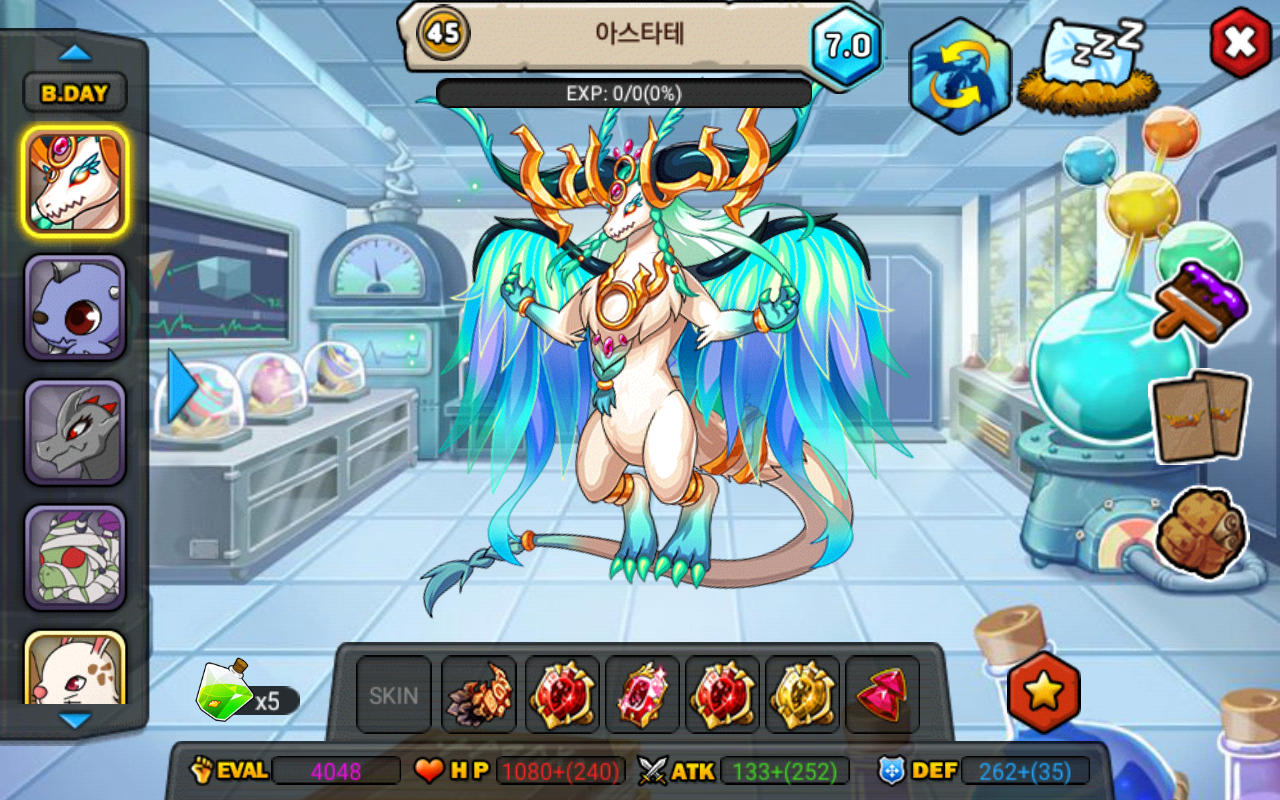The height and width of the screenshot is (800, 1280).
Task: Pick the bandaged mummy dragon portrait
Action: [75, 557]
